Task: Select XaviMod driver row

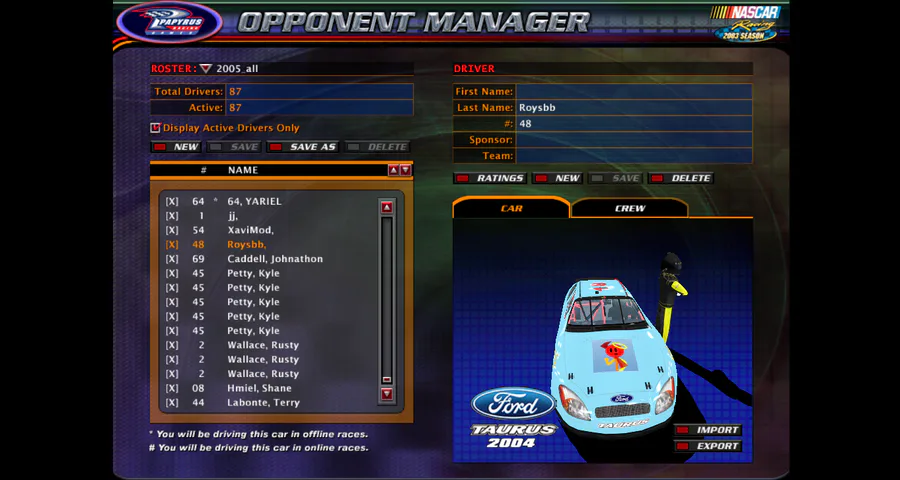Action: 250,230
